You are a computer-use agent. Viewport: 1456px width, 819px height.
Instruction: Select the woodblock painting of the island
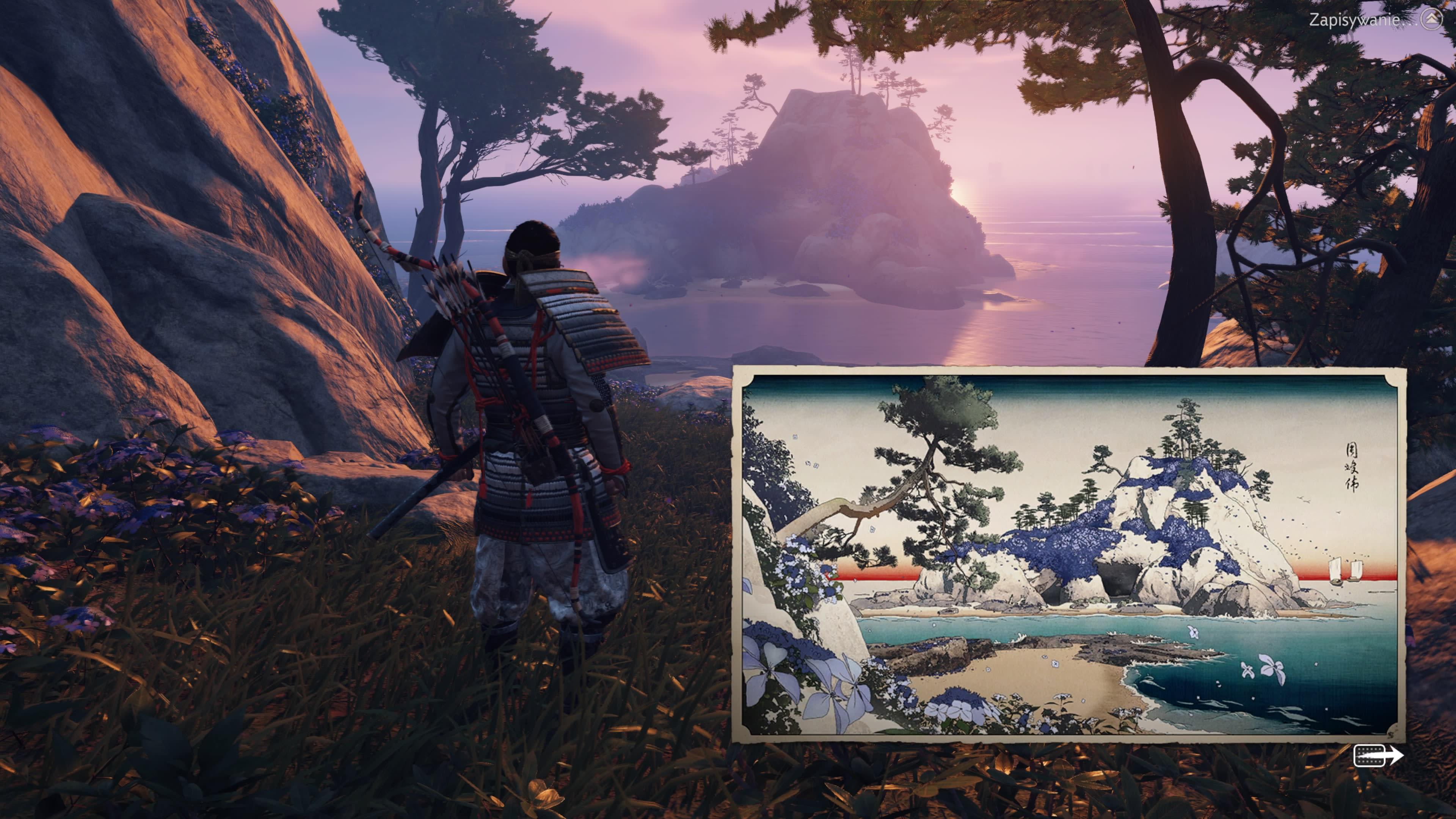click(x=1068, y=555)
